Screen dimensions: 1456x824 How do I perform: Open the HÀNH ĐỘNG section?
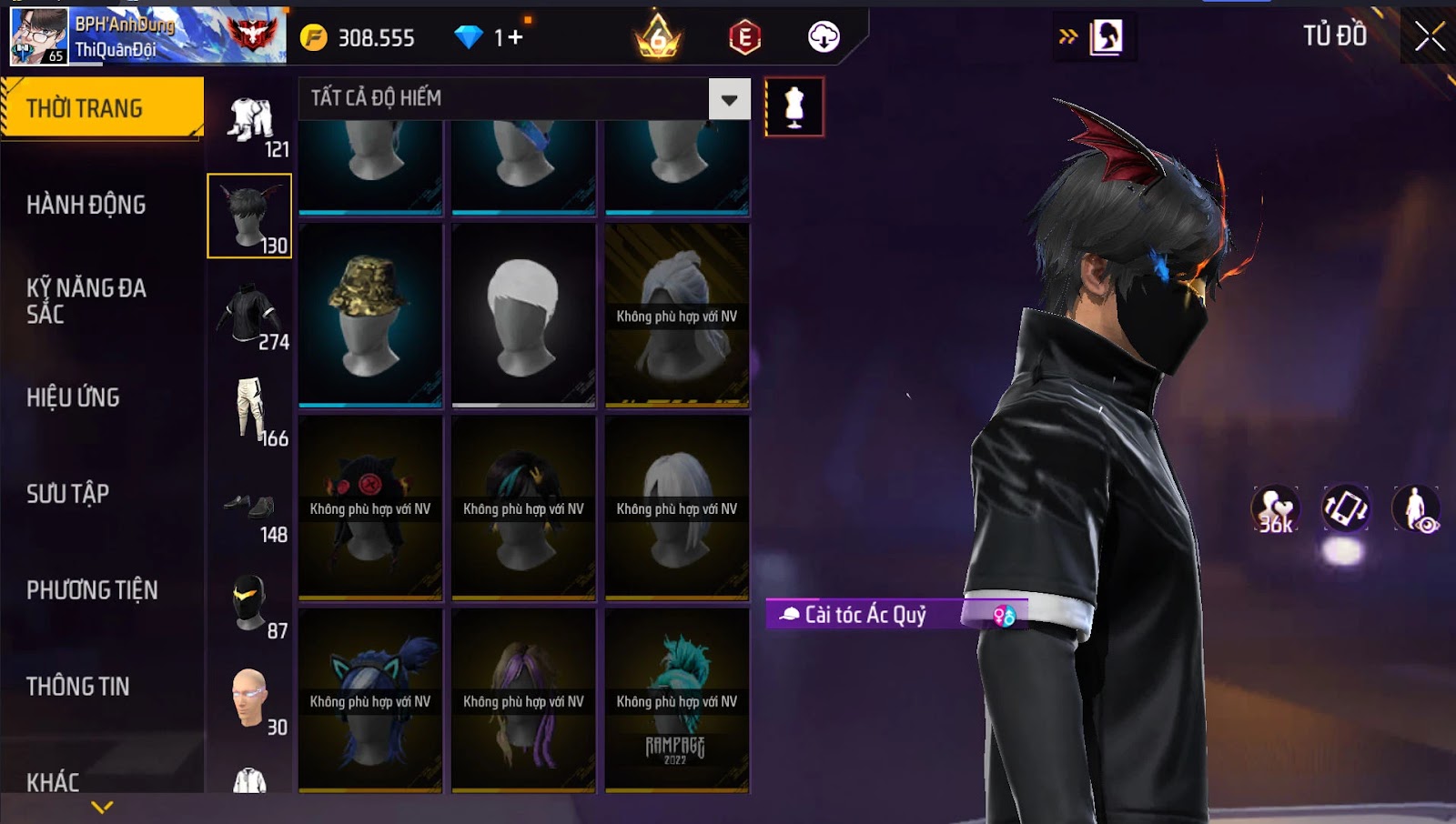click(86, 205)
